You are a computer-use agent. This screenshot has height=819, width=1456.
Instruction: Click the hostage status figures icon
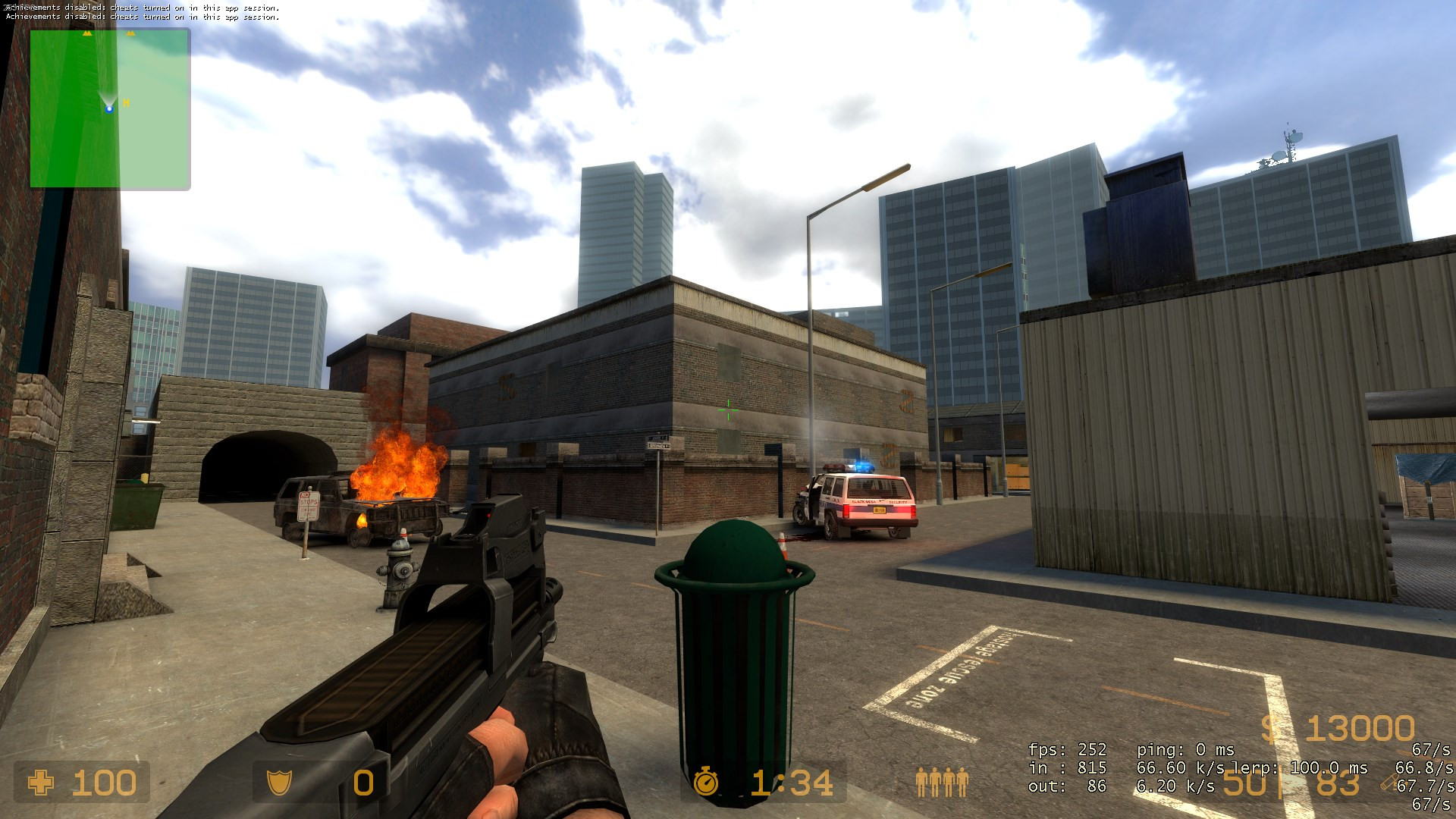[942, 782]
